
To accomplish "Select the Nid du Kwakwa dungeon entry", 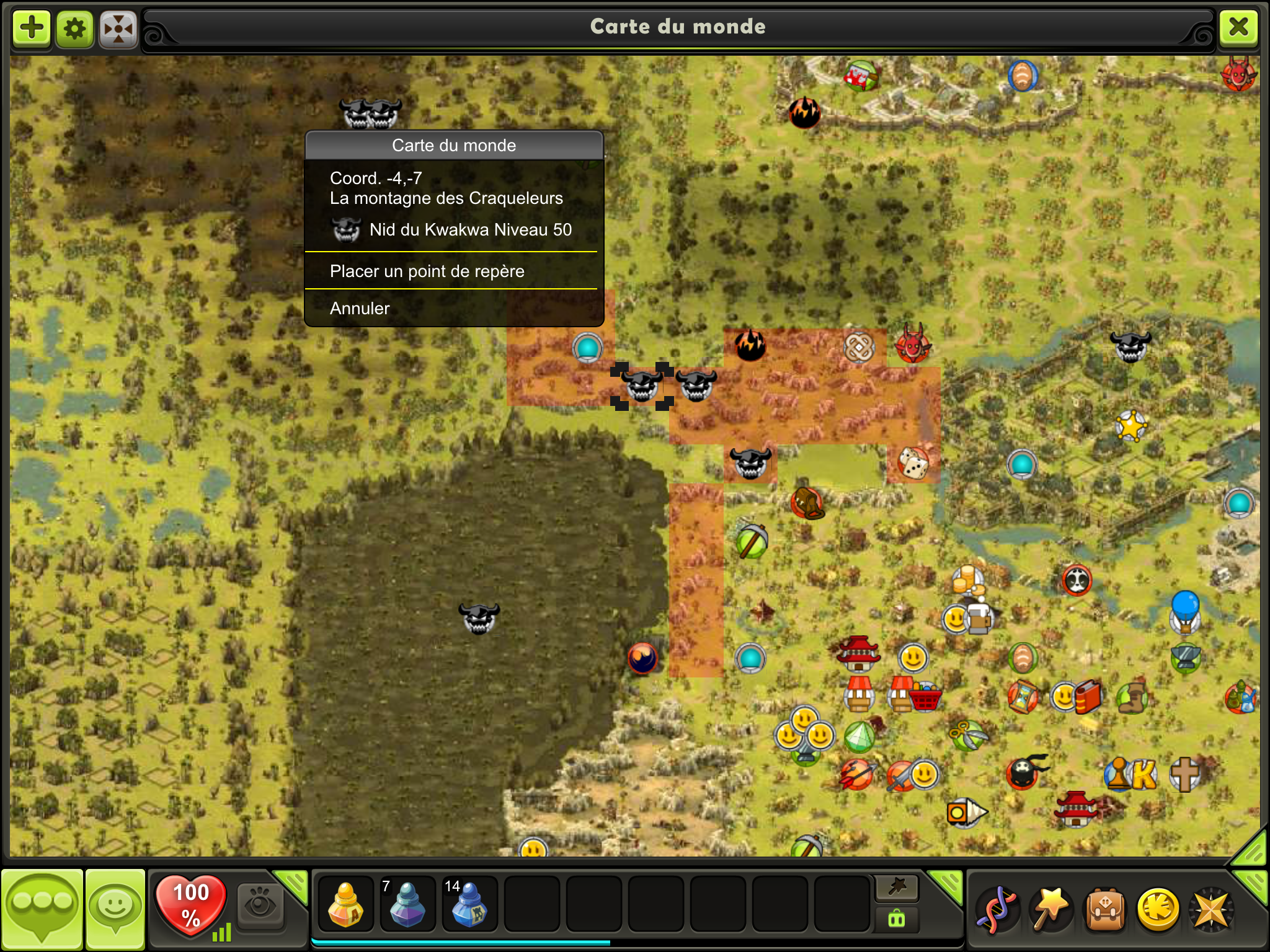I will (453, 230).
